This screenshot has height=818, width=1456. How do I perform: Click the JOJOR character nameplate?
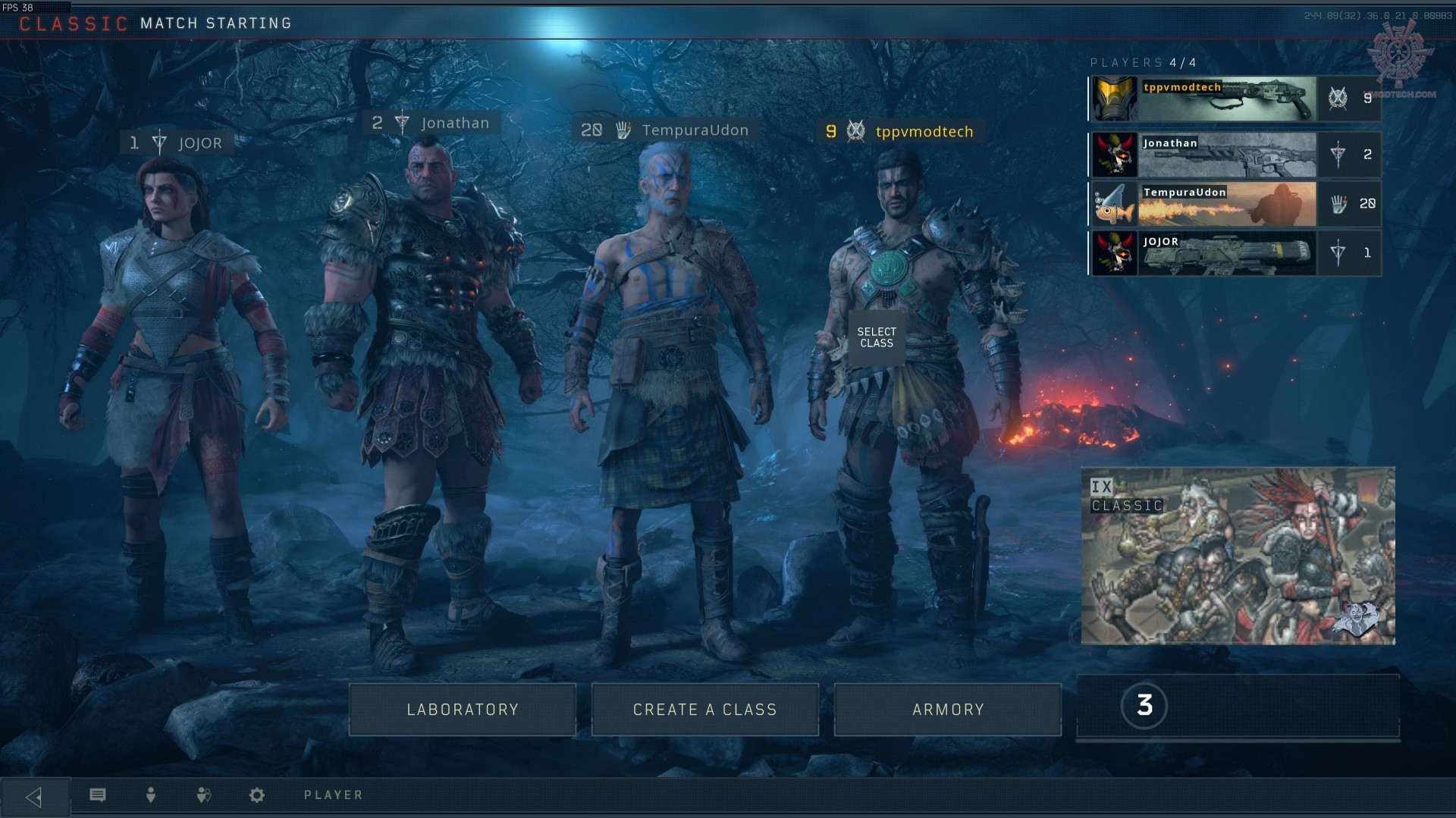click(177, 143)
